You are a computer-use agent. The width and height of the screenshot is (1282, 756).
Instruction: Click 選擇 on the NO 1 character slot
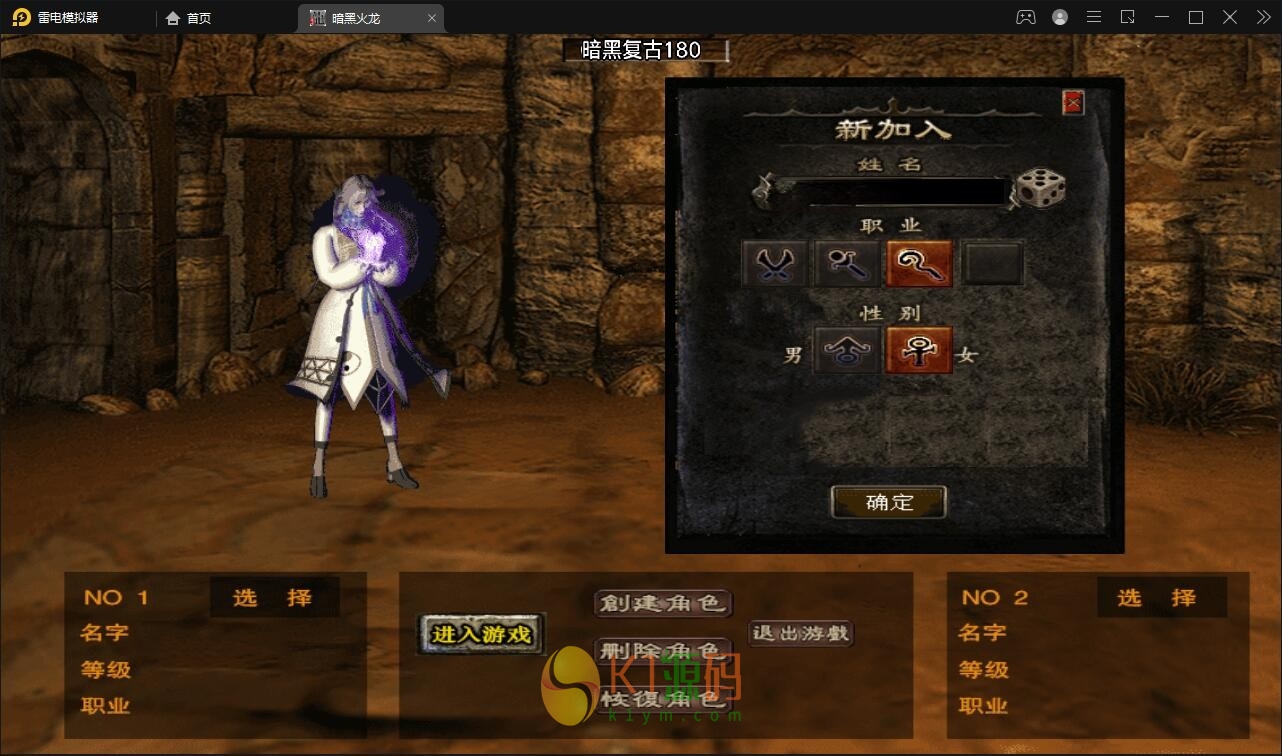[x=275, y=597]
